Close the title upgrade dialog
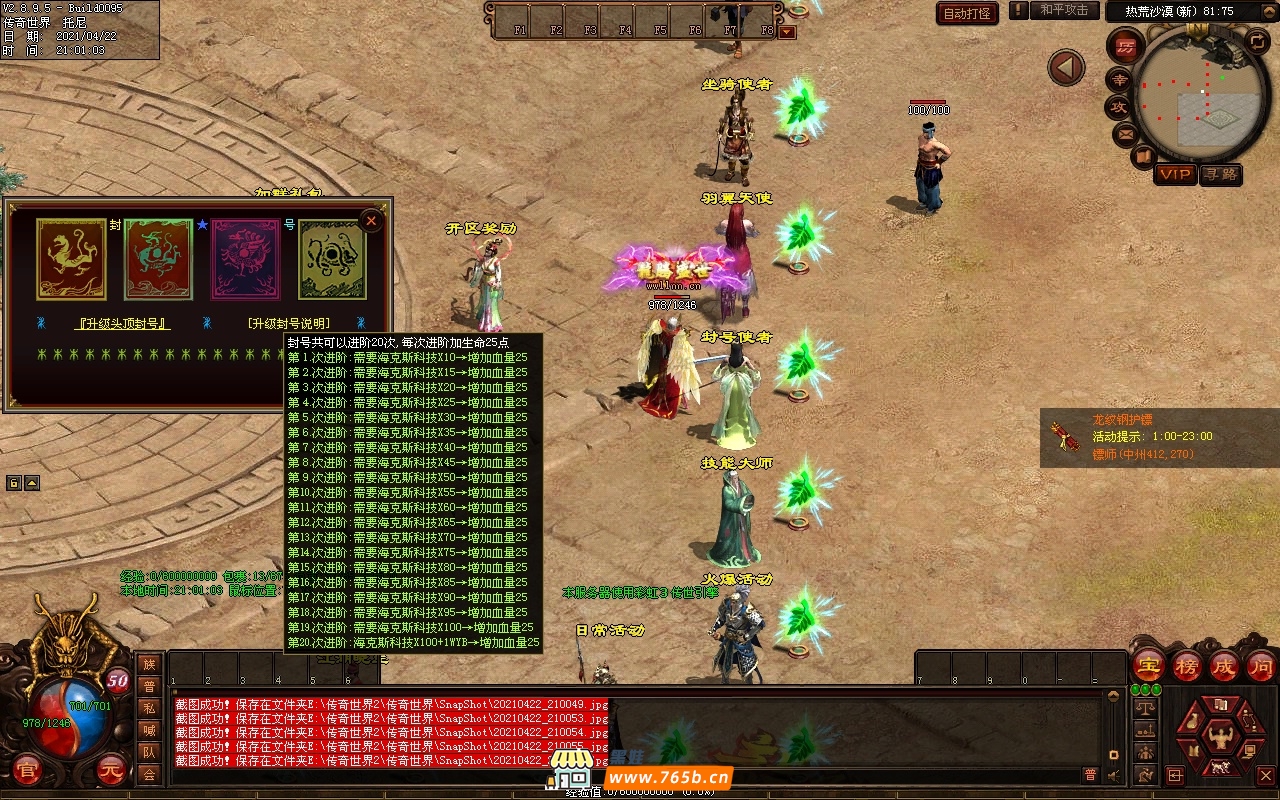This screenshot has width=1280, height=800. (371, 220)
